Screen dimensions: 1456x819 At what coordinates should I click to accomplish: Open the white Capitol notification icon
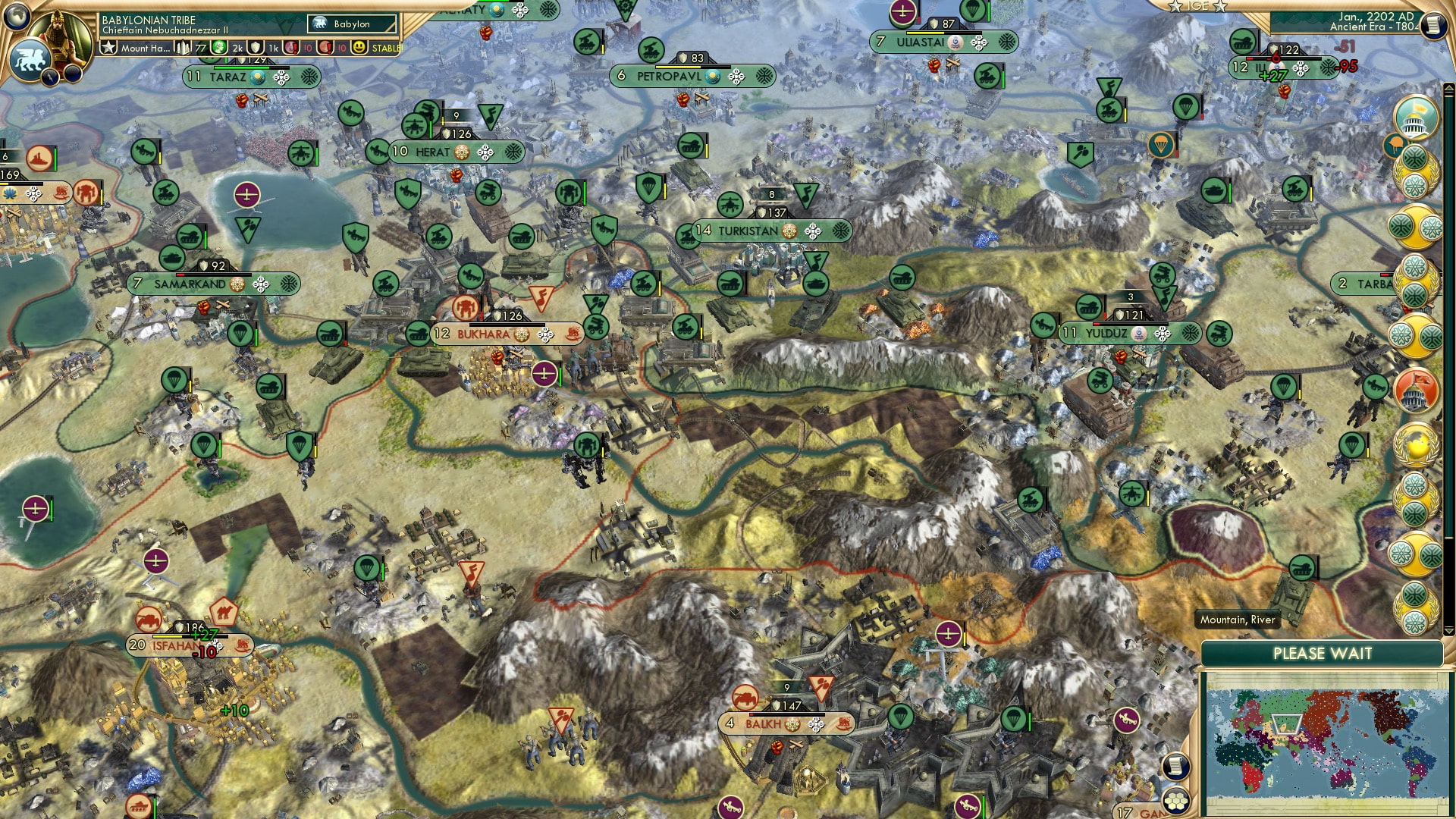pyautogui.click(x=1415, y=118)
